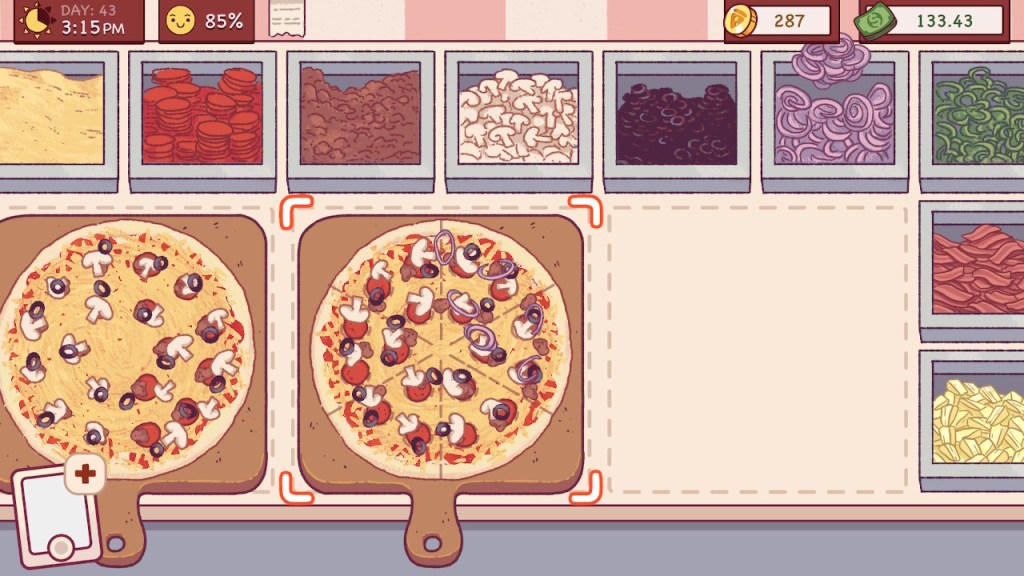Pick the pepperoni topping bin
The width and height of the screenshot is (1024, 576).
point(202,115)
